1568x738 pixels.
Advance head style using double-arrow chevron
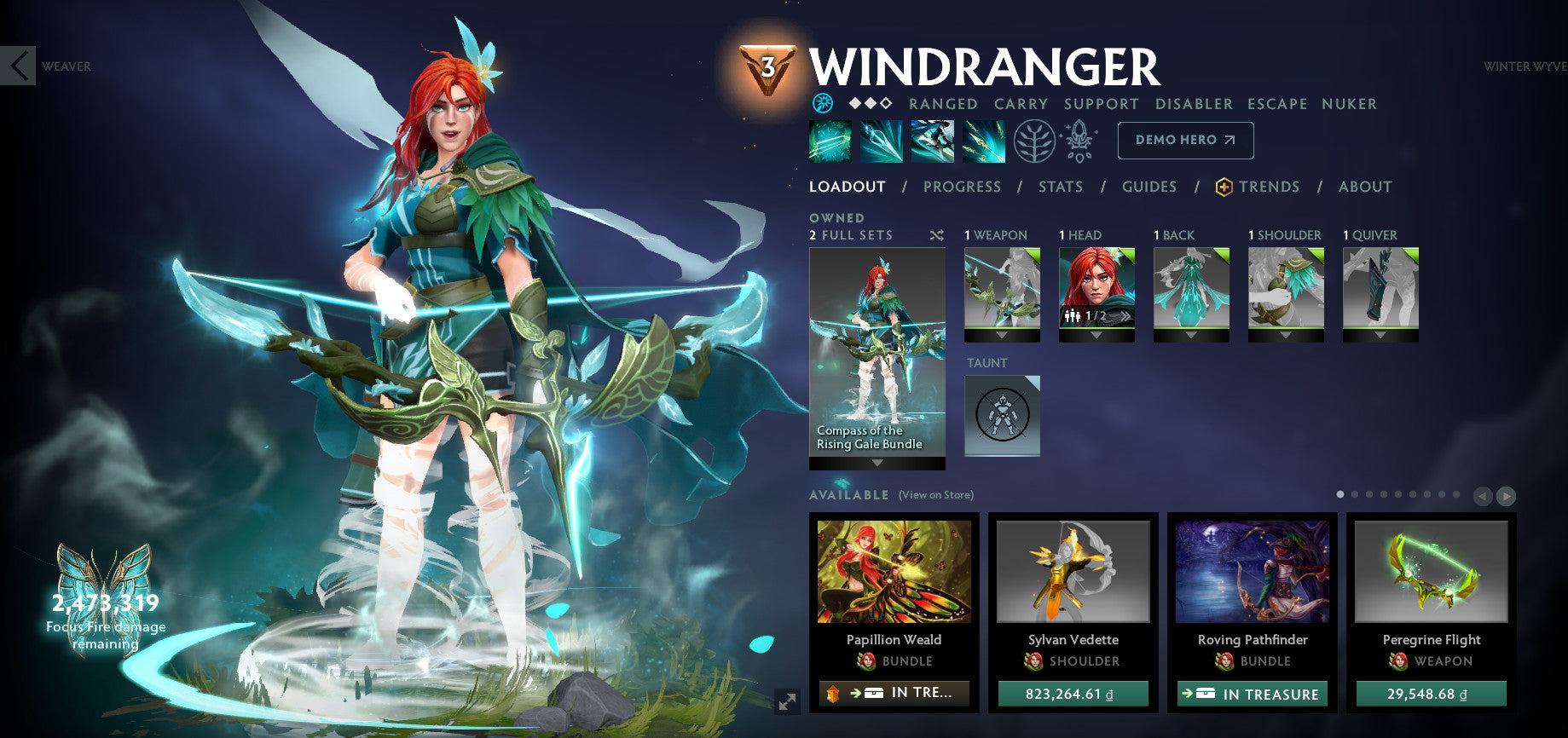click(x=1125, y=314)
